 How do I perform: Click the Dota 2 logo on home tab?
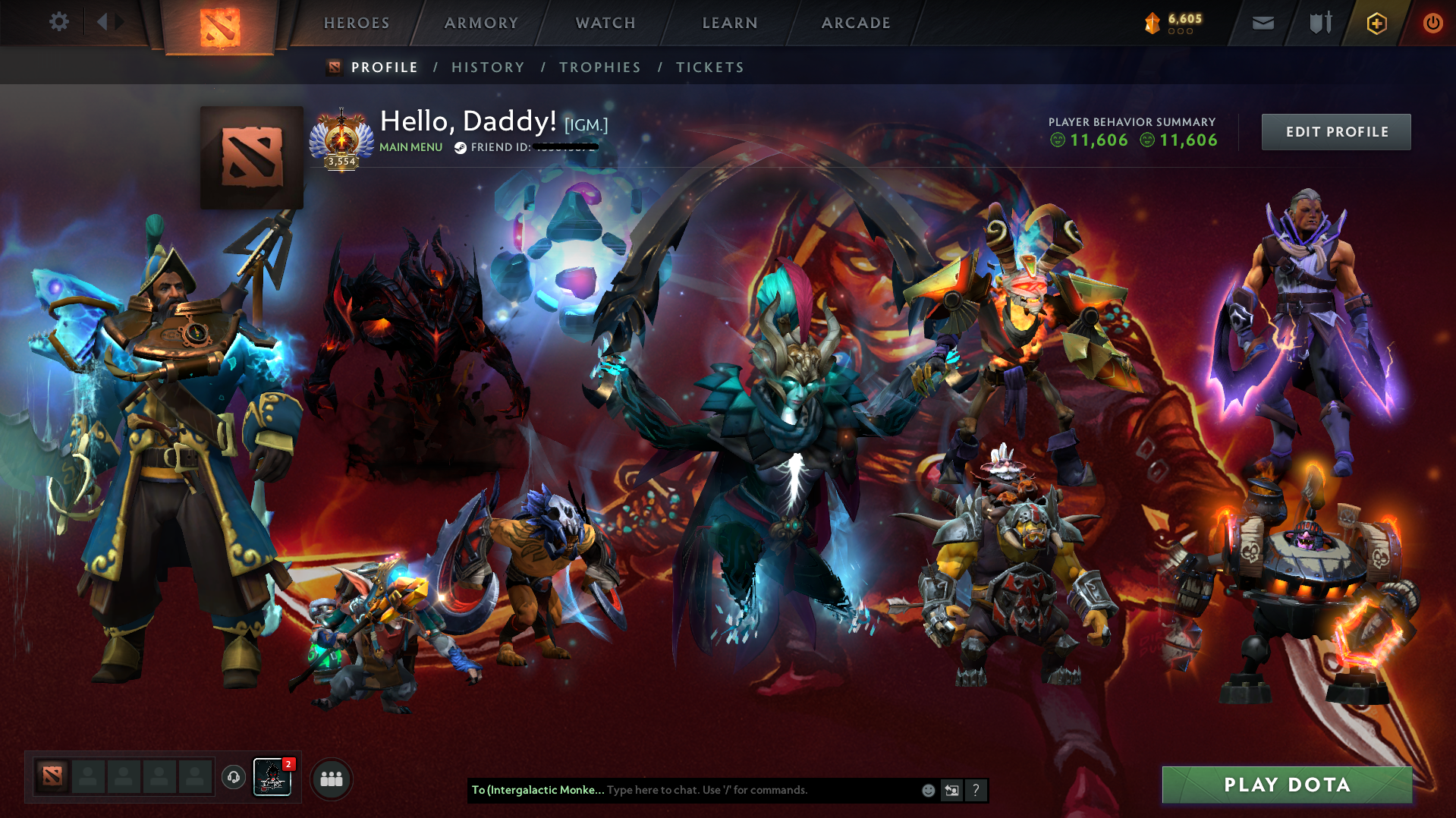[x=221, y=21]
